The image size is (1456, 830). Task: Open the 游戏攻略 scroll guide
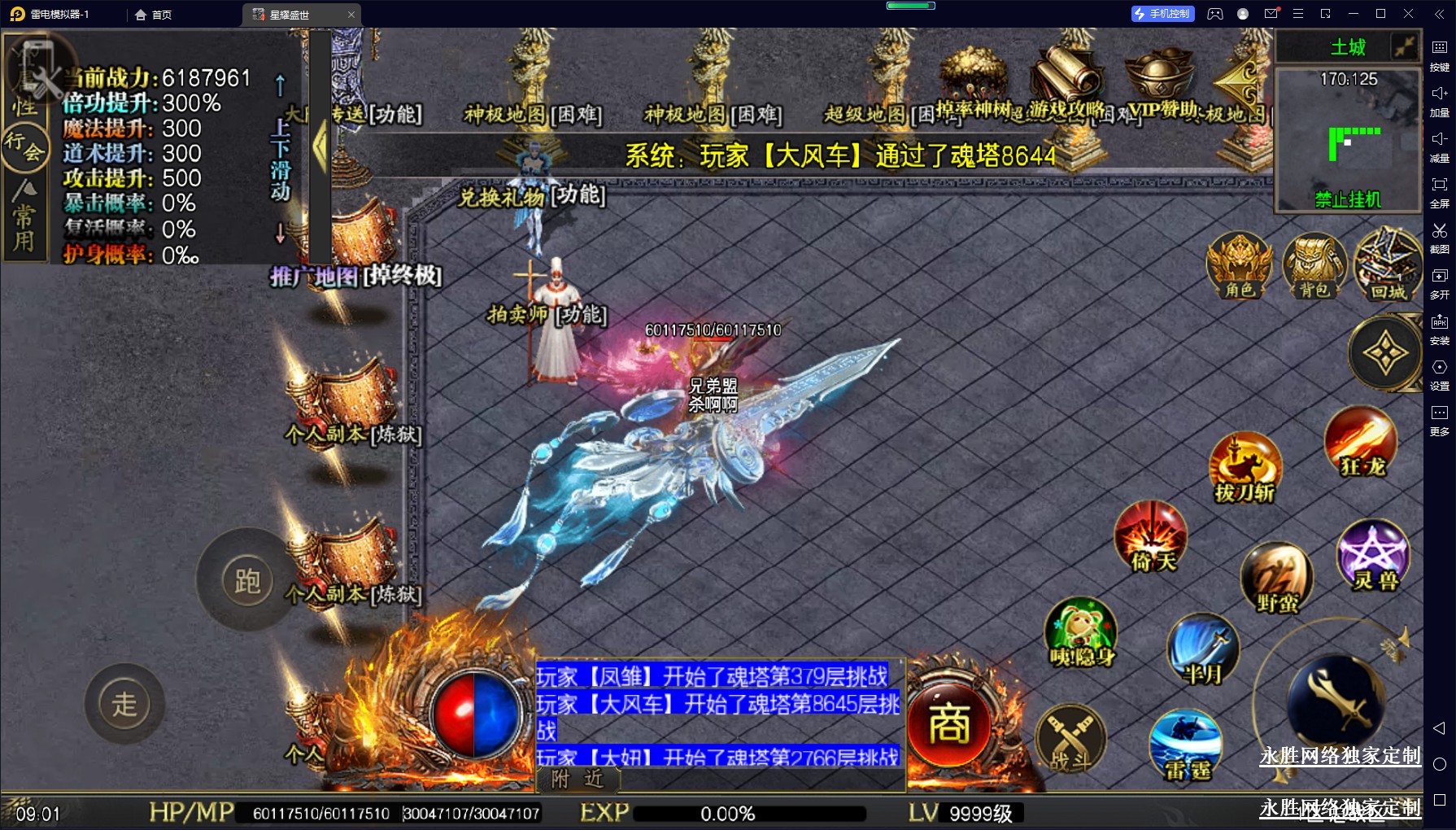1066,80
